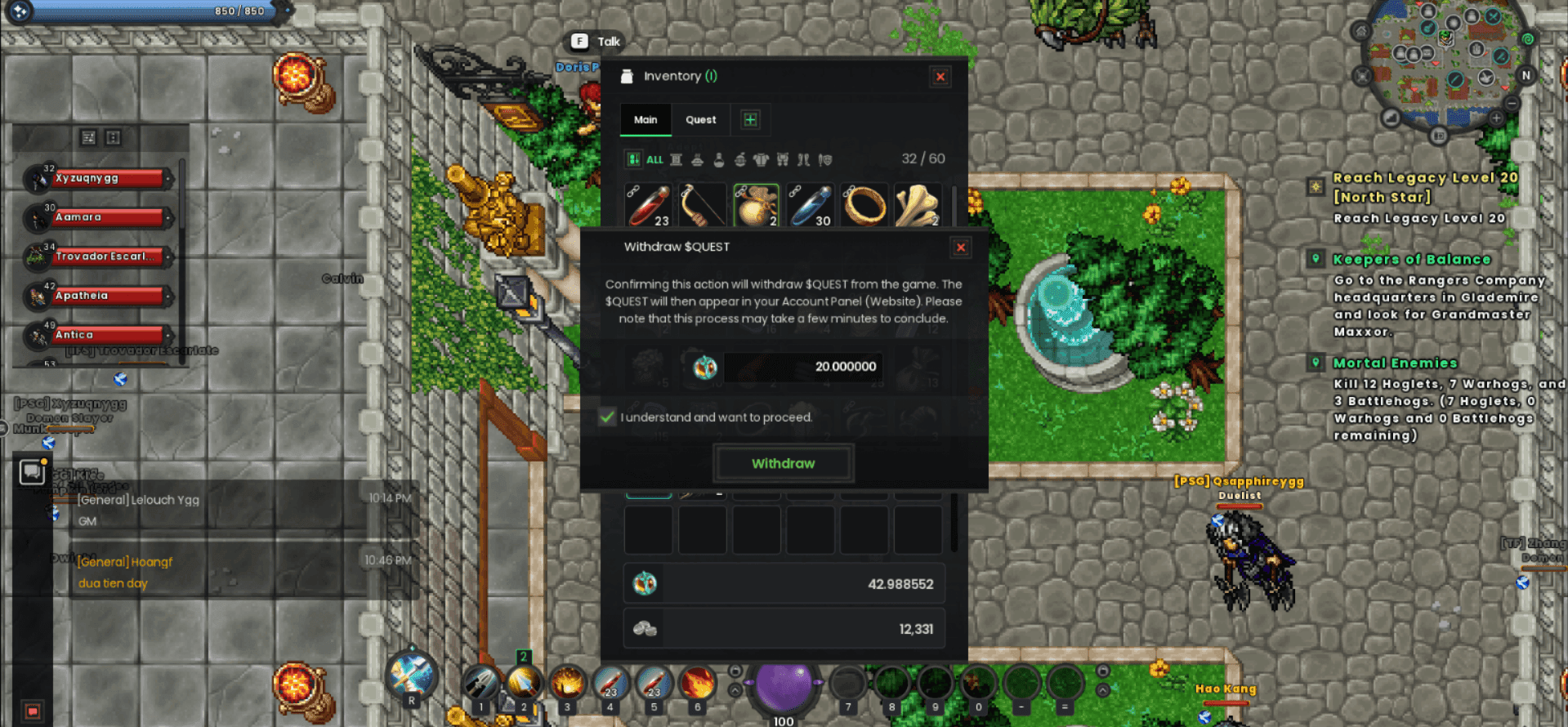Click the crossed weapons attack icon
This screenshot has height=727, width=1568.
tap(412, 674)
